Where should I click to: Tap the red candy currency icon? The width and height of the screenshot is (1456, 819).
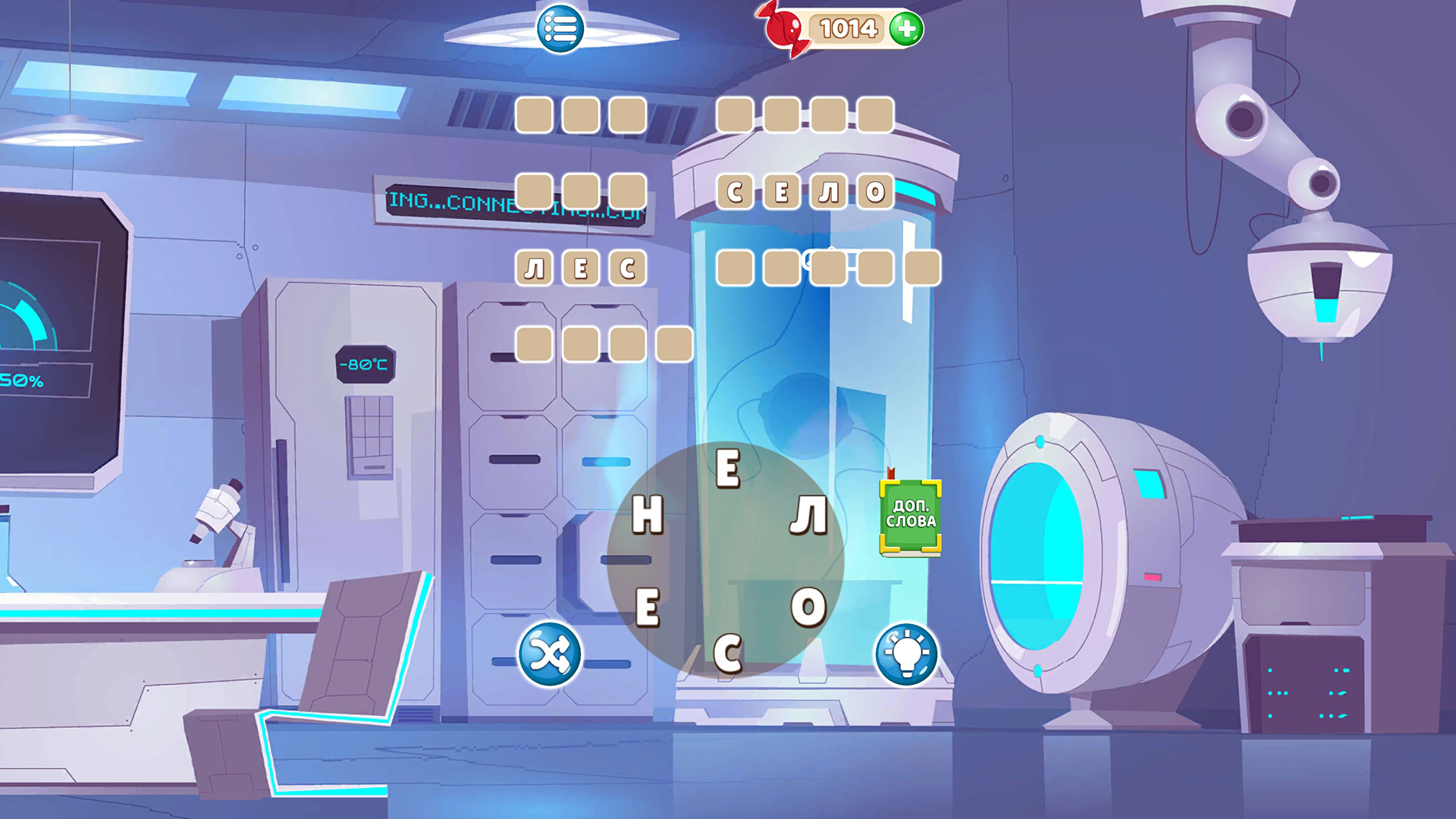783,29
